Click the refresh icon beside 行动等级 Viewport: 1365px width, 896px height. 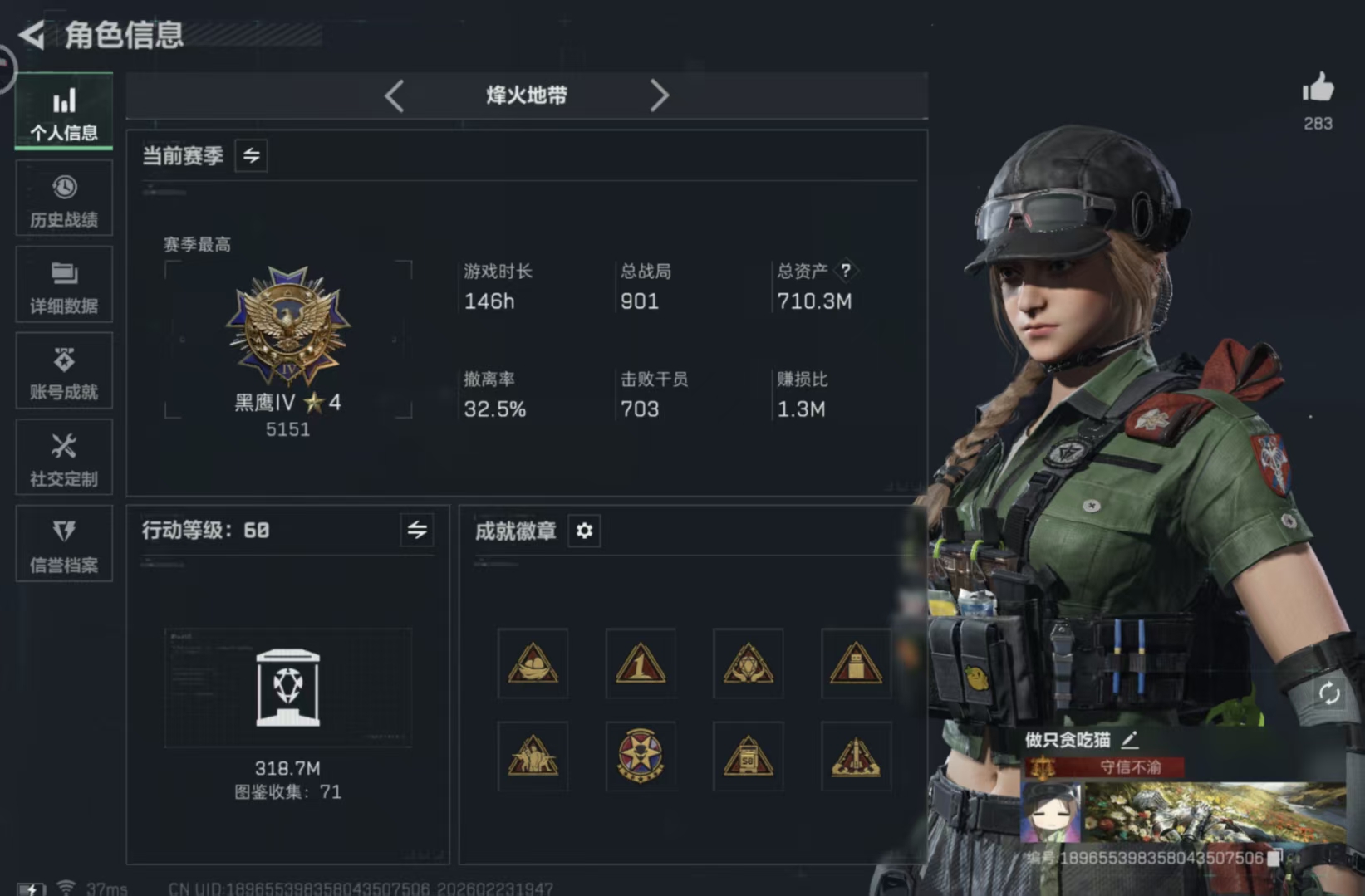pos(419,531)
